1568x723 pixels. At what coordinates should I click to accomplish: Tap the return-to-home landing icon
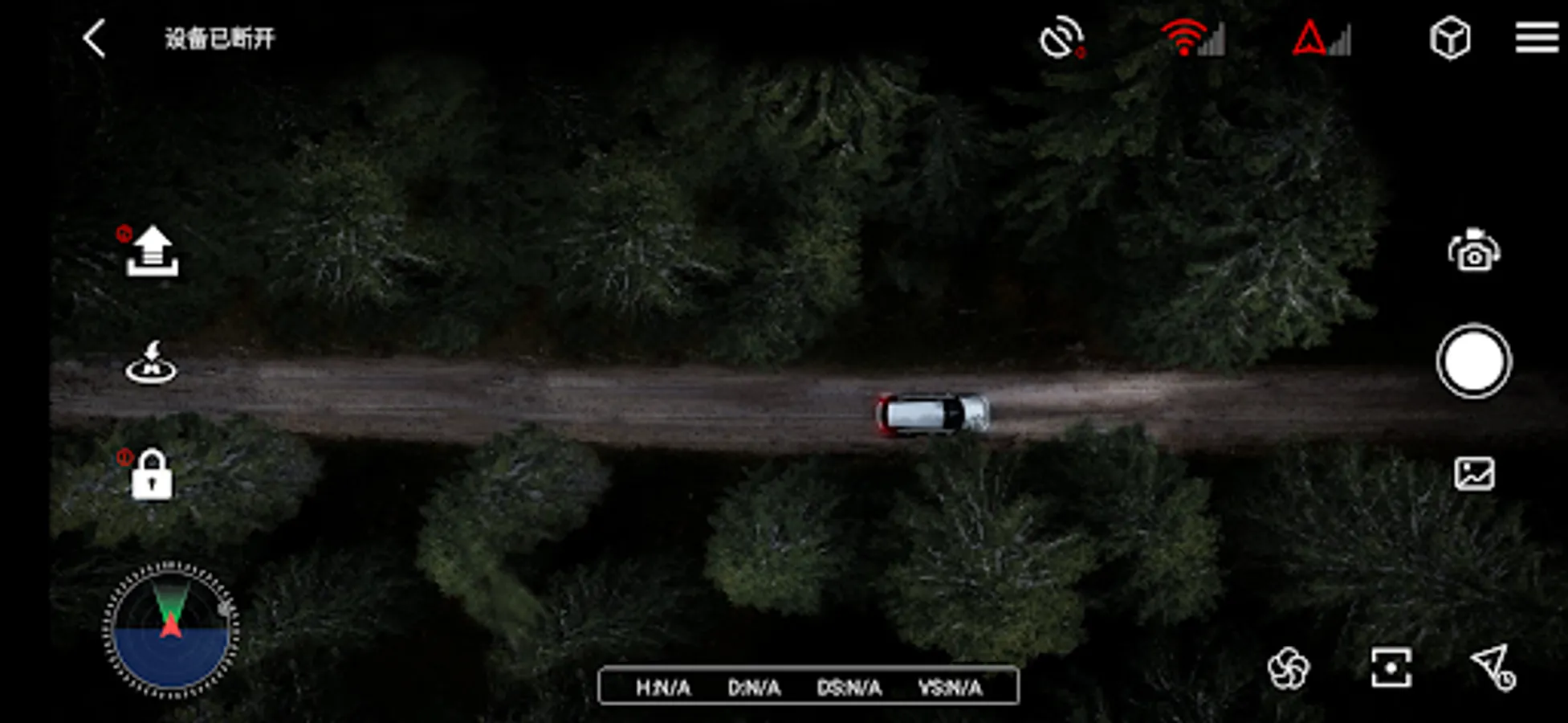151,363
